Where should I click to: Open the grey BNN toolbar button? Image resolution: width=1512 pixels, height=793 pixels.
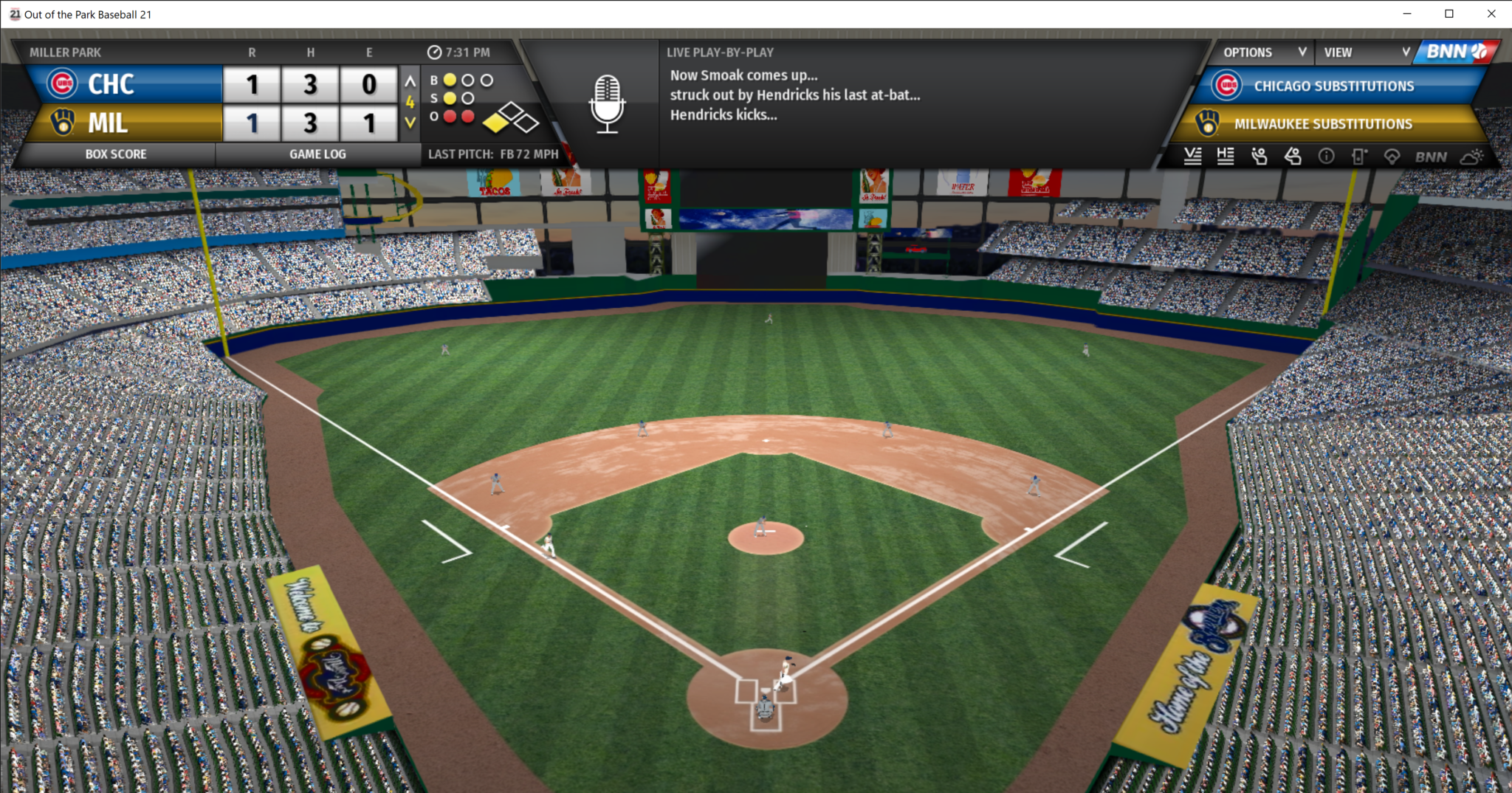click(x=1431, y=157)
